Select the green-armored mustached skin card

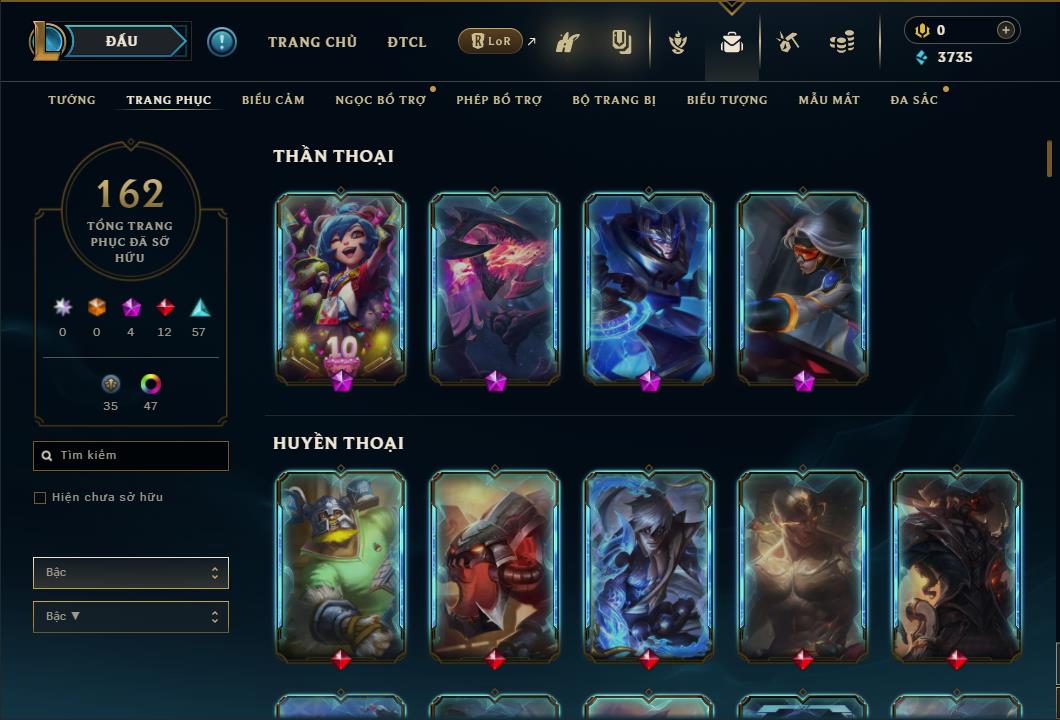coord(341,567)
